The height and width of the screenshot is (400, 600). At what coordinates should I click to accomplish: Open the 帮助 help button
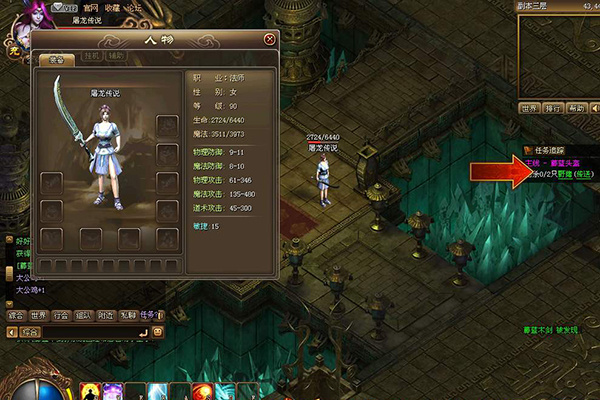(576, 107)
